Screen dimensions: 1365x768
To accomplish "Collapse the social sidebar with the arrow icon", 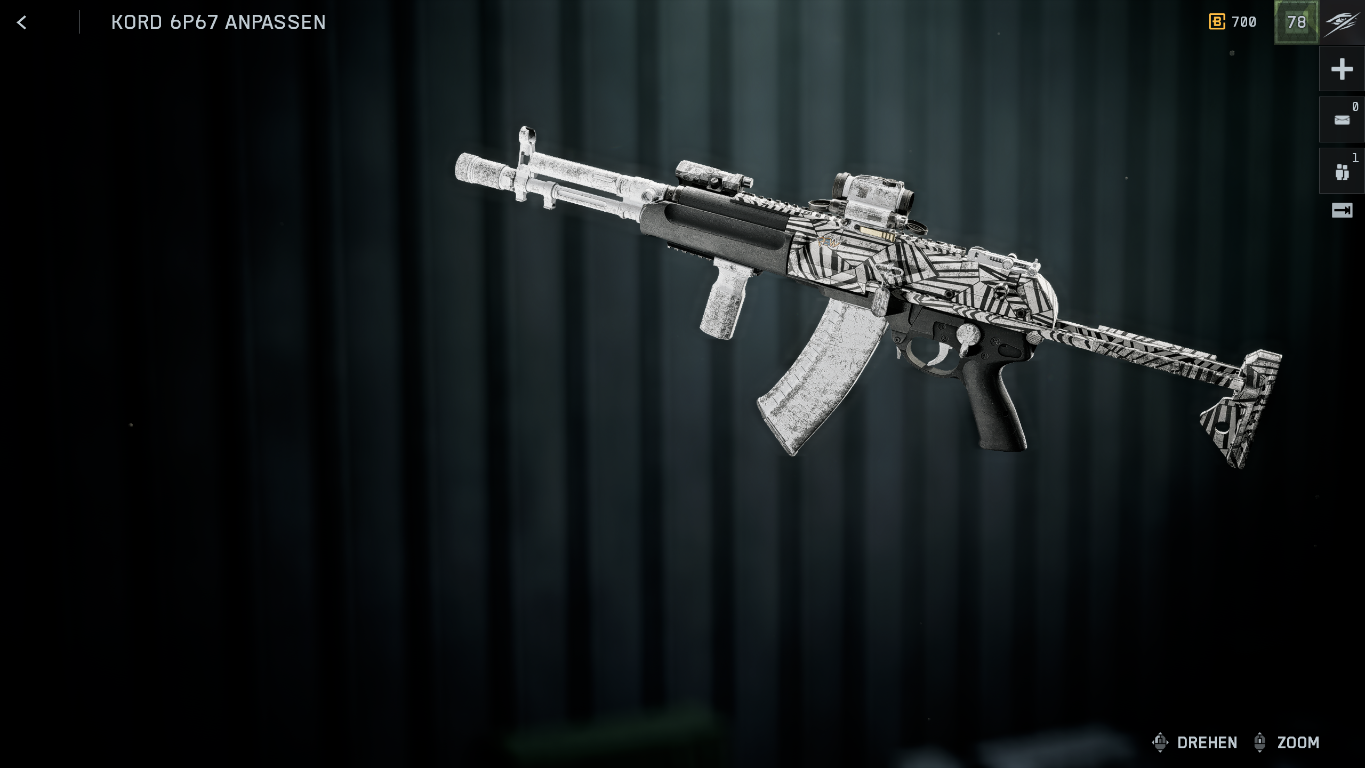I will click(x=1341, y=210).
